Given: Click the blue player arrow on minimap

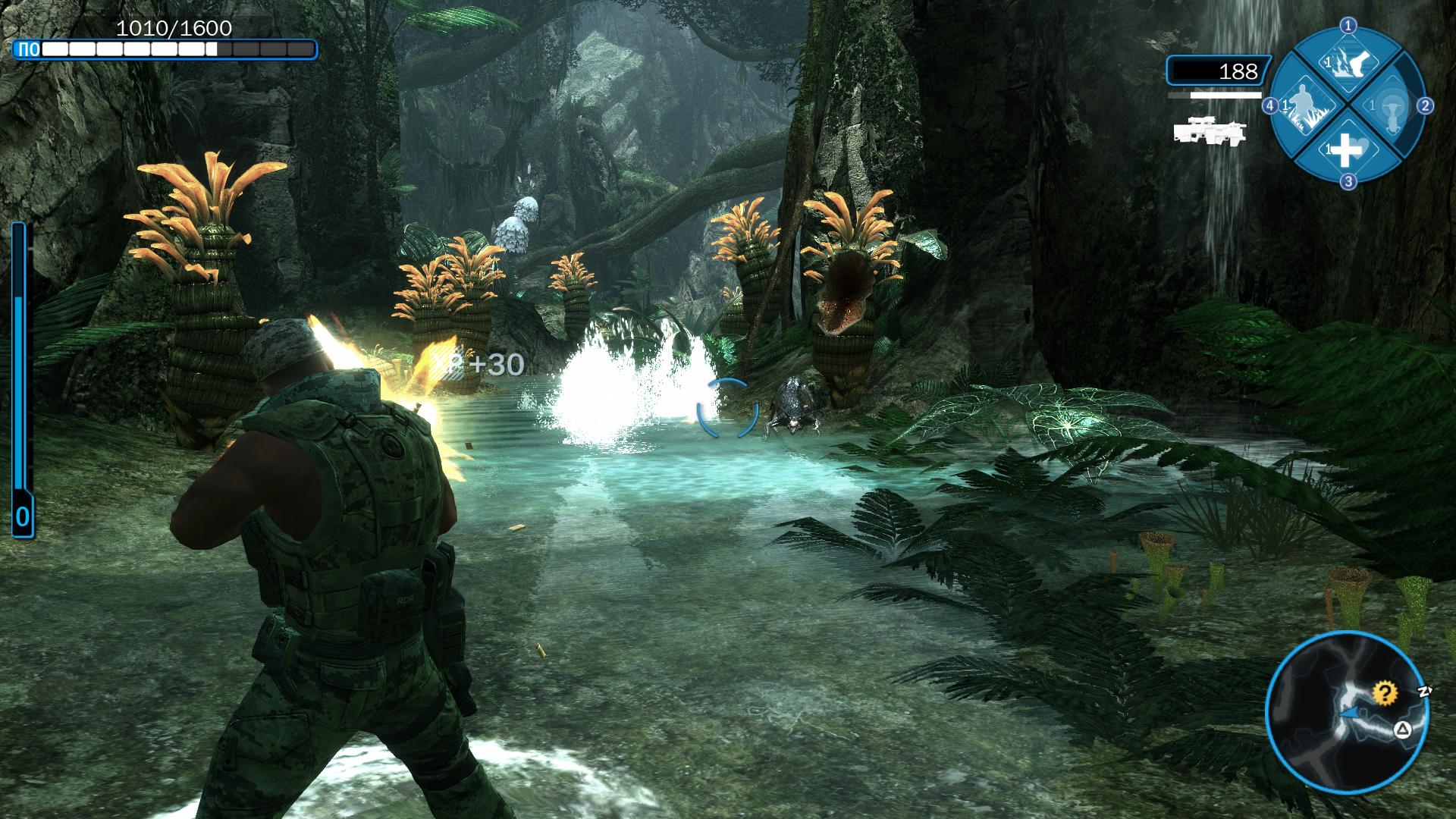Looking at the screenshot, I should (x=1349, y=713).
